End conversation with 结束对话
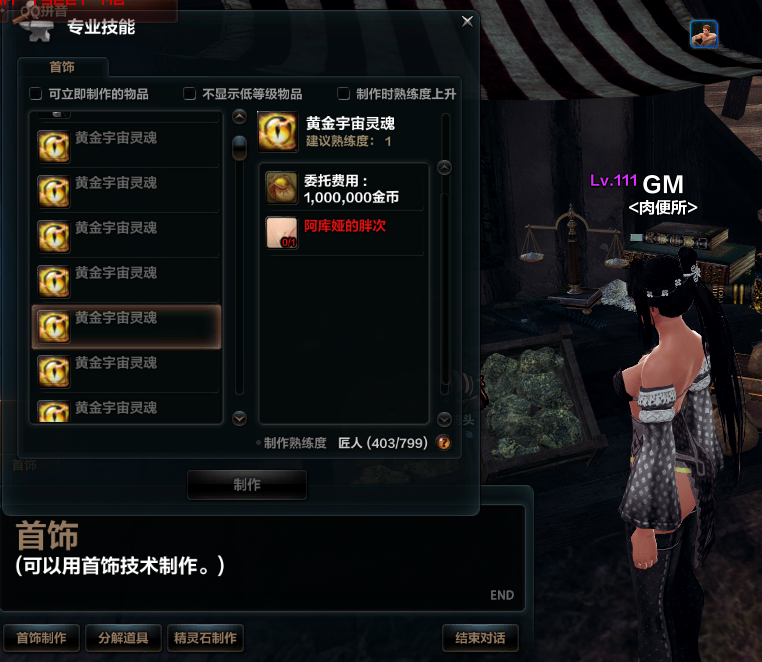 [x=480, y=638]
